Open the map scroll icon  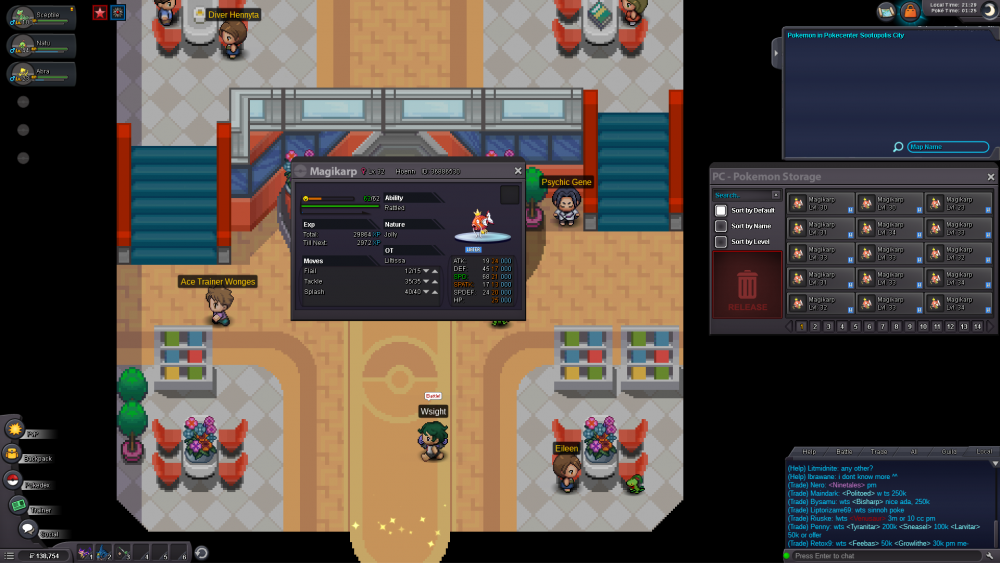pos(886,12)
